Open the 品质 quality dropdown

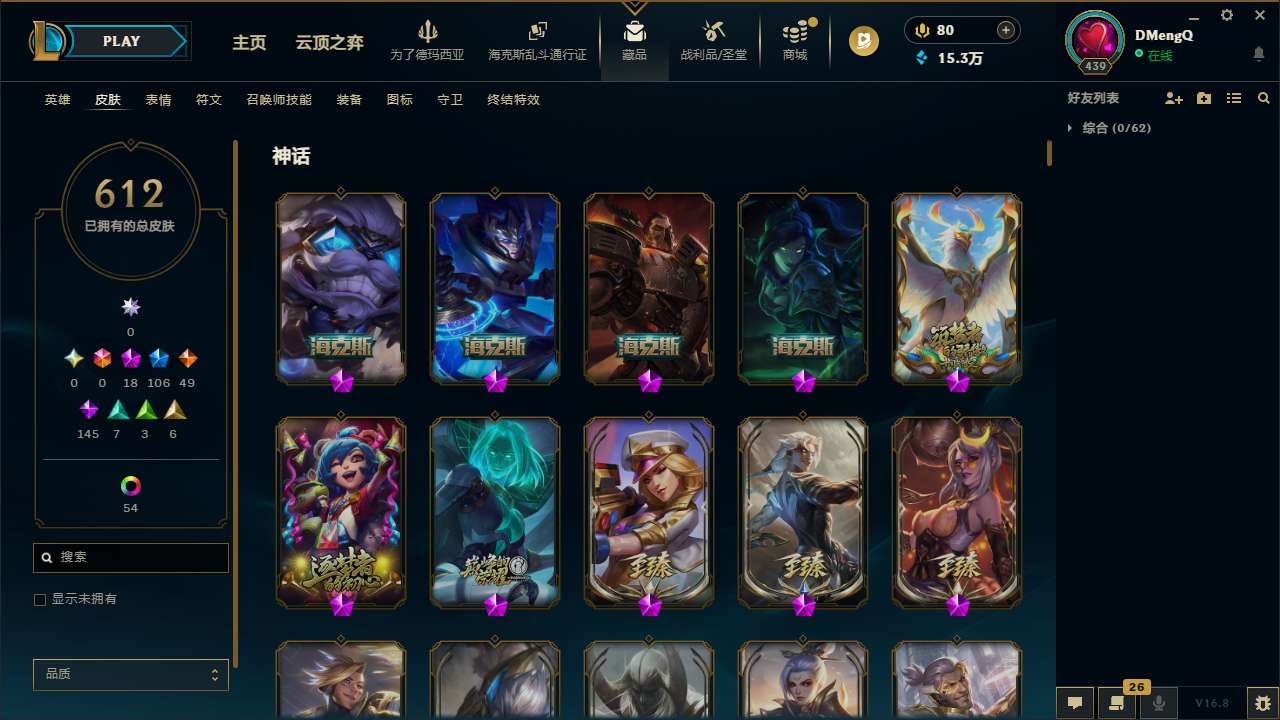click(130, 674)
